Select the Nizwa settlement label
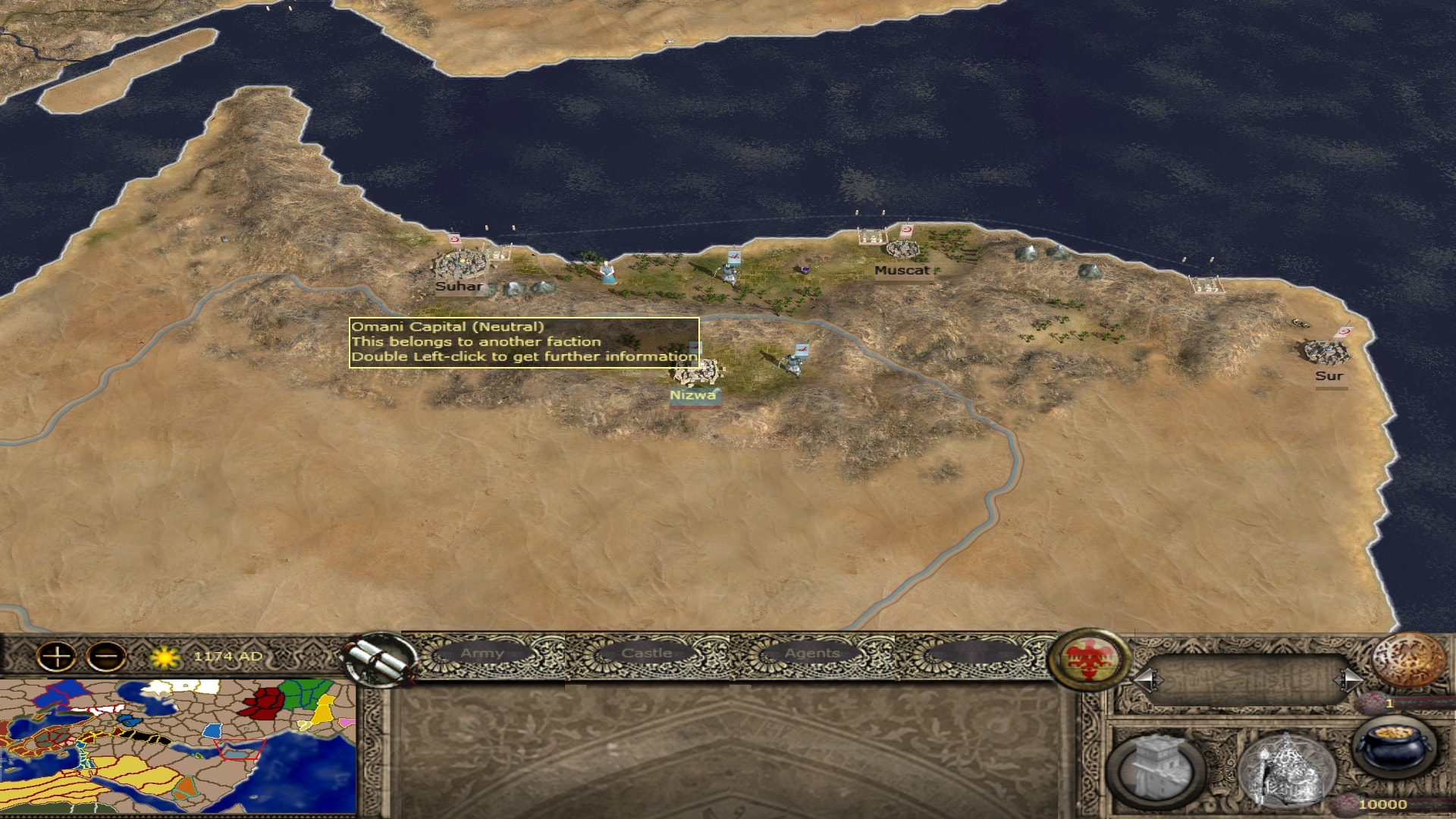 click(692, 395)
